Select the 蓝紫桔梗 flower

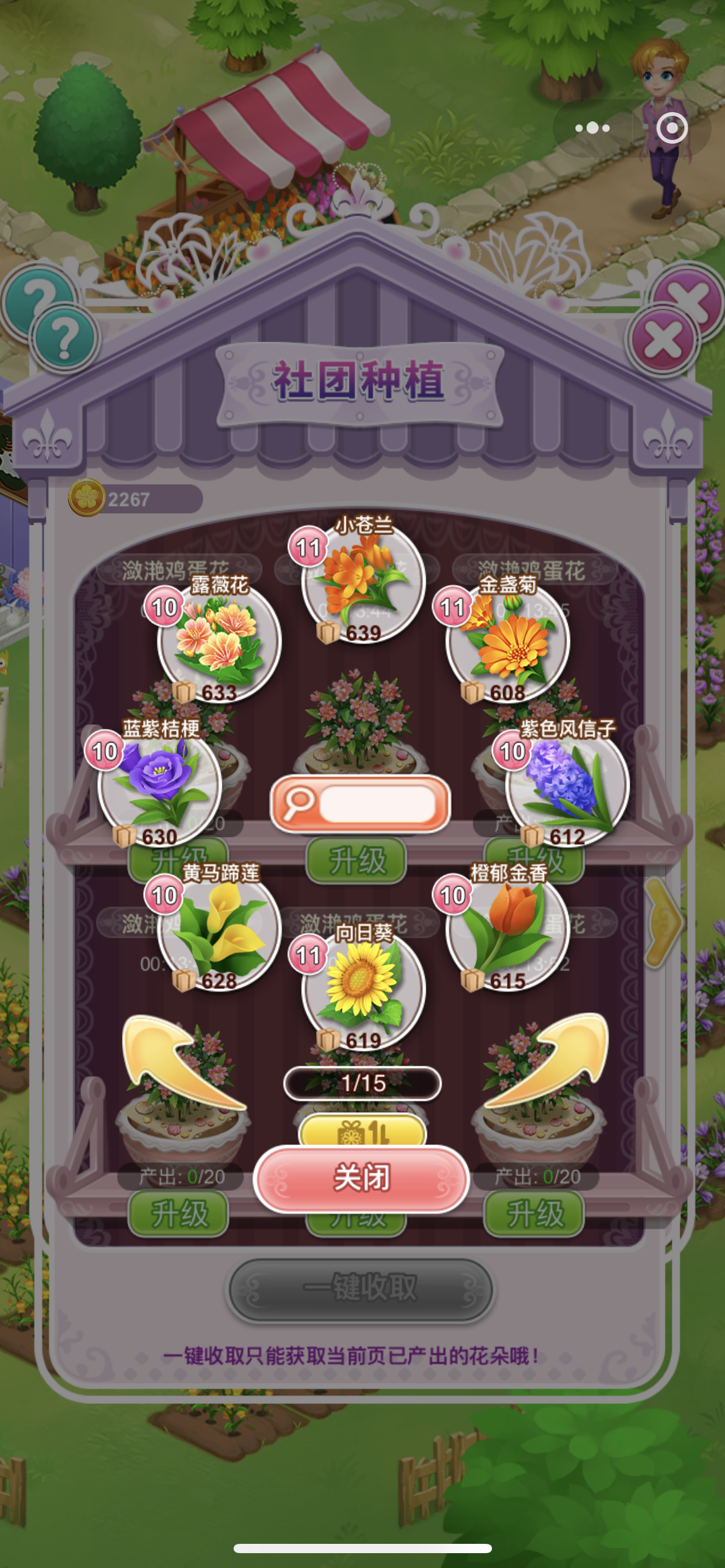[x=160, y=785]
